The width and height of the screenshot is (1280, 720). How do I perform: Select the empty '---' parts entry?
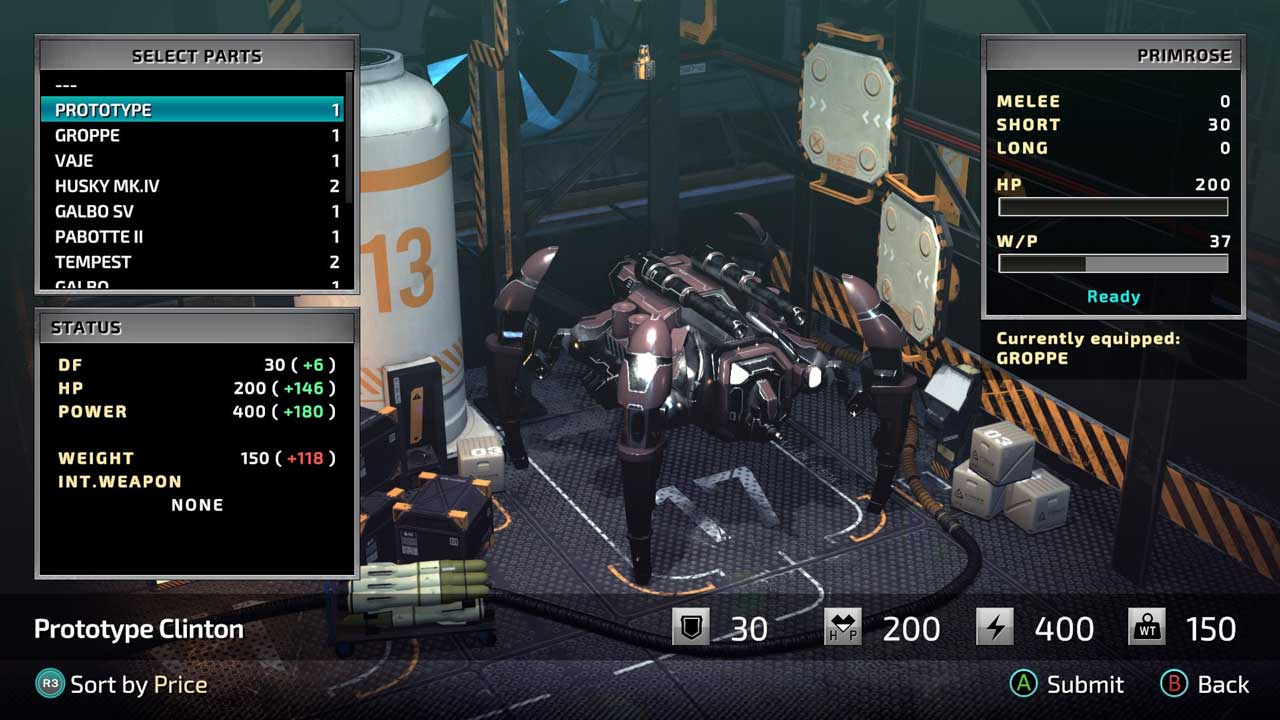(x=190, y=85)
